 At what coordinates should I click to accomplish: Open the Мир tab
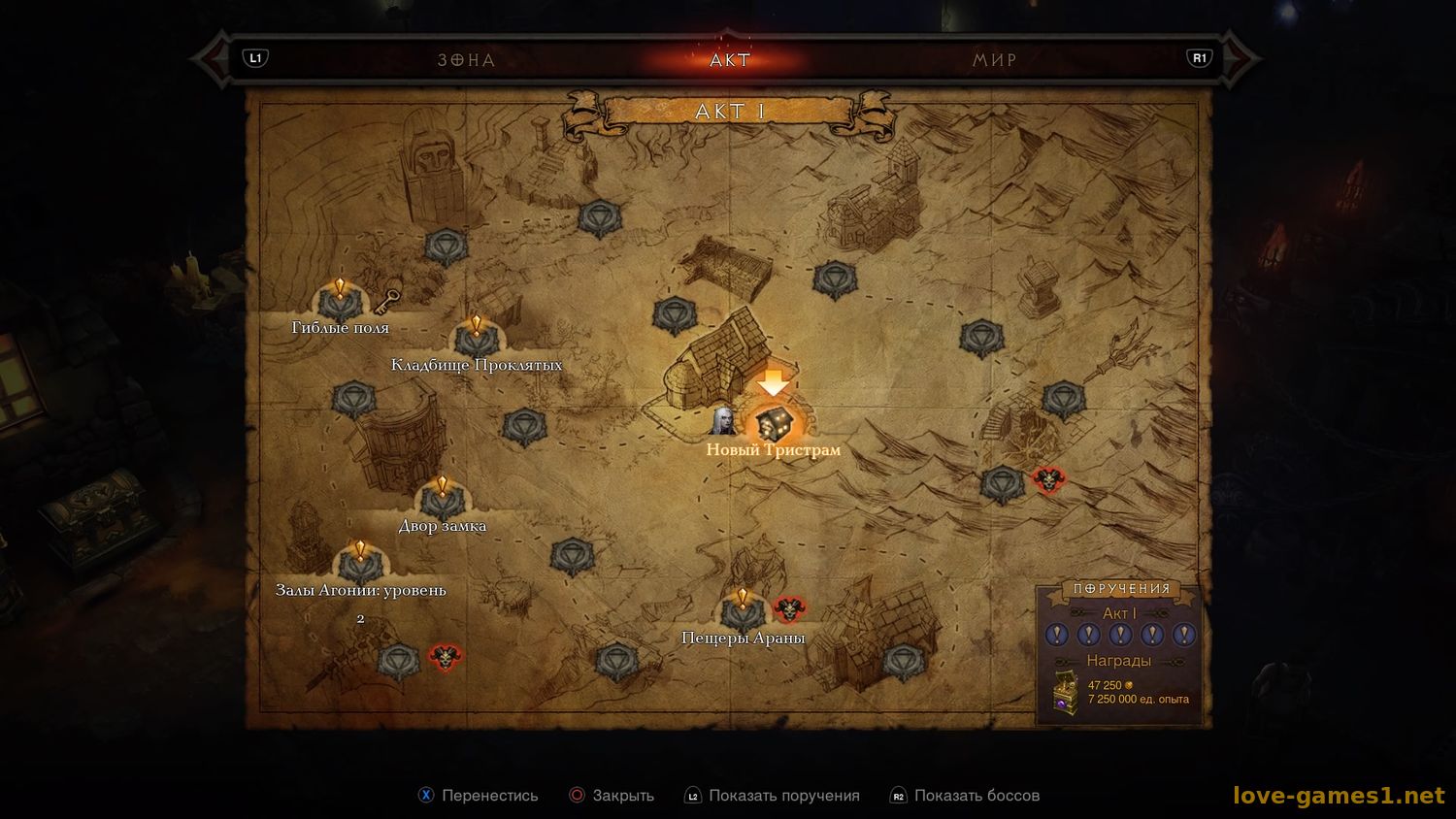pyautogui.click(x=995, y=60)
